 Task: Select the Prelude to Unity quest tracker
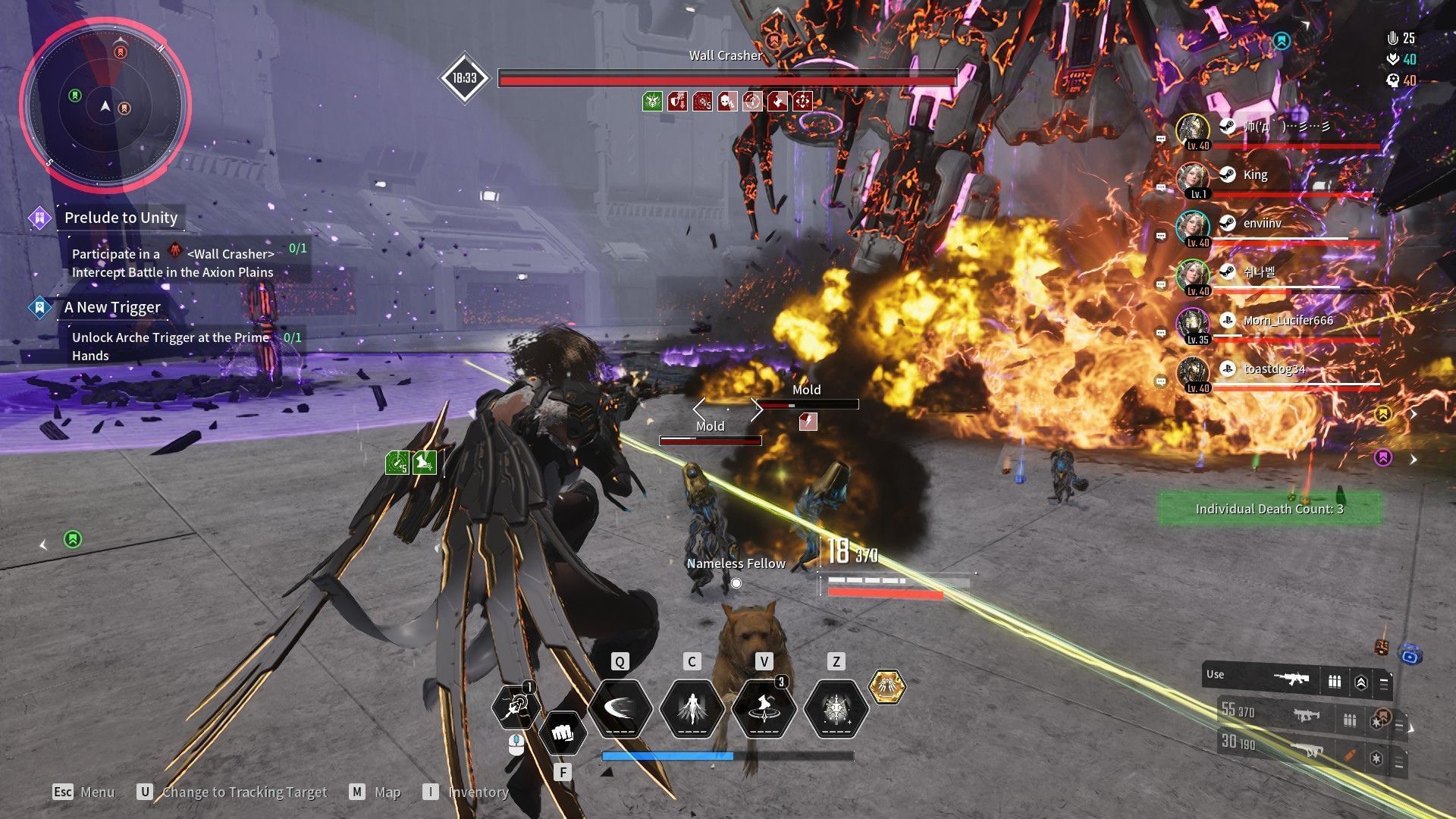click(121, 218)
